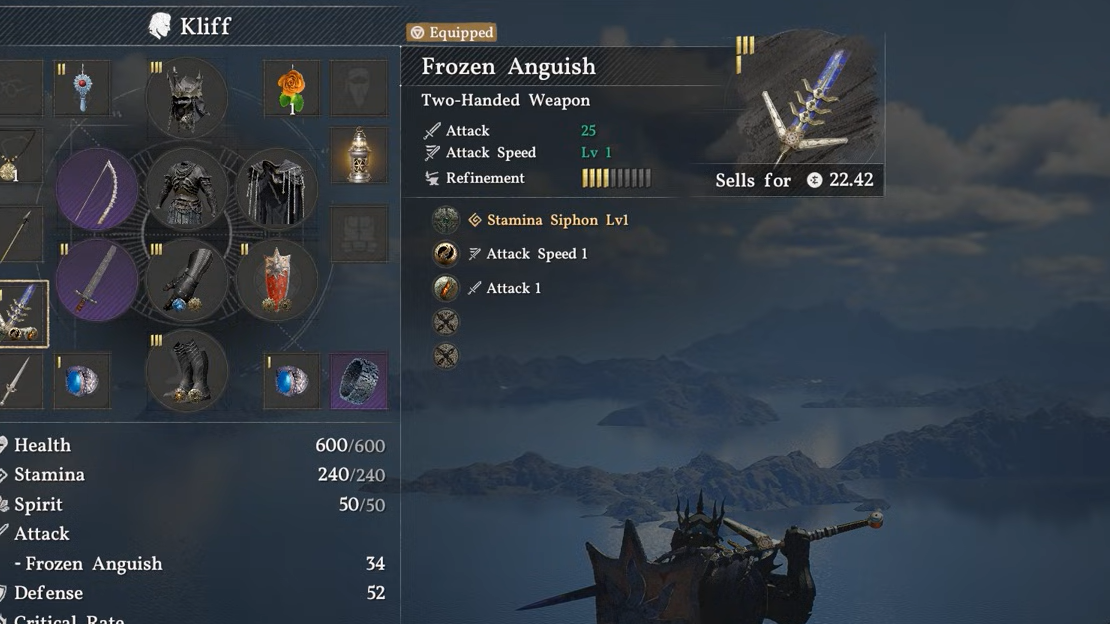Select the Attack Speed 1 socket
1110x624 pixels.
pos(445,254)
